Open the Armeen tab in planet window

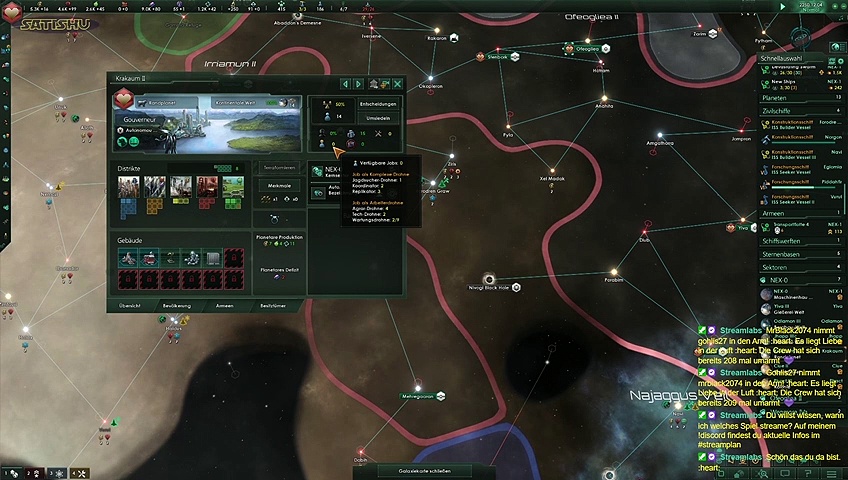[225, 305]
